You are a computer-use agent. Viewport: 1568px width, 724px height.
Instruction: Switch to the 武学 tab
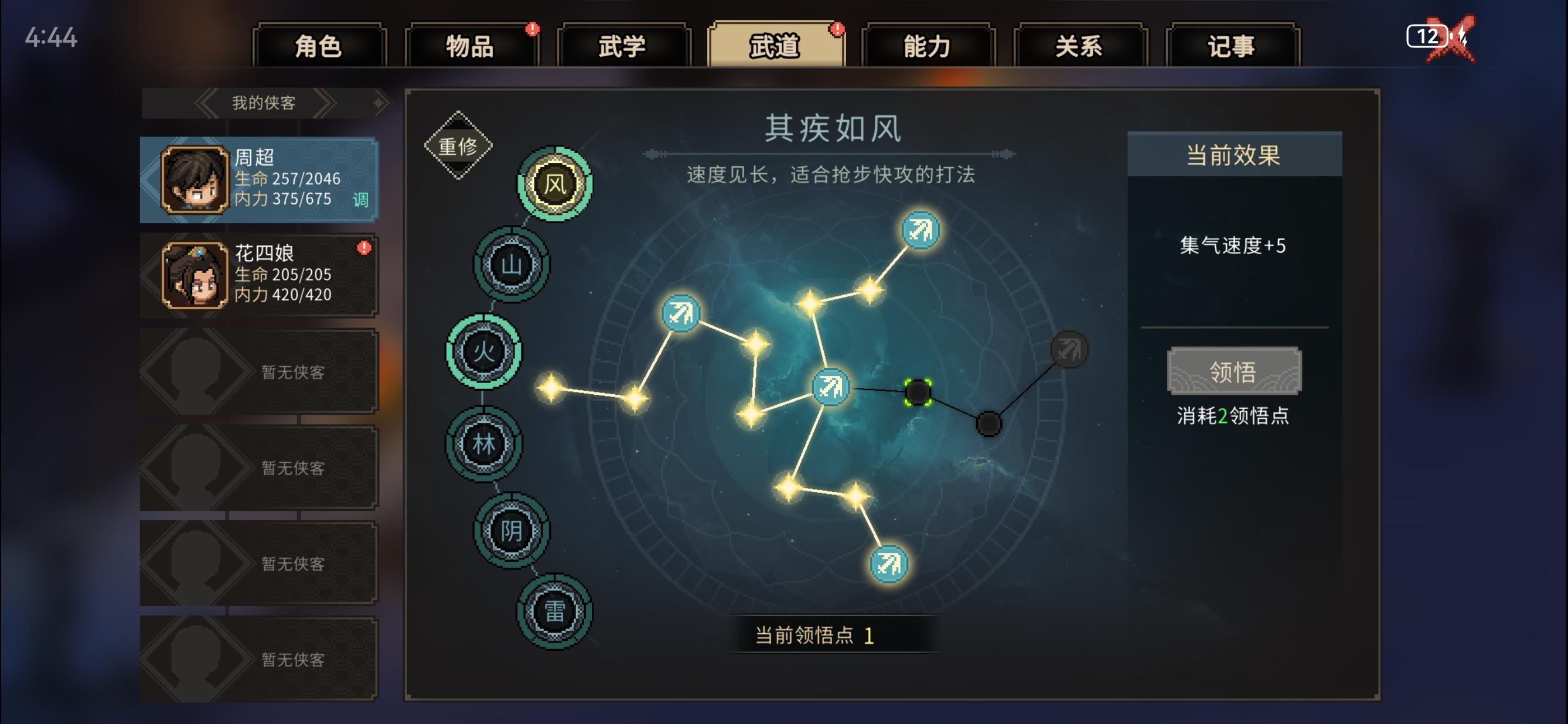click(621, 46)
